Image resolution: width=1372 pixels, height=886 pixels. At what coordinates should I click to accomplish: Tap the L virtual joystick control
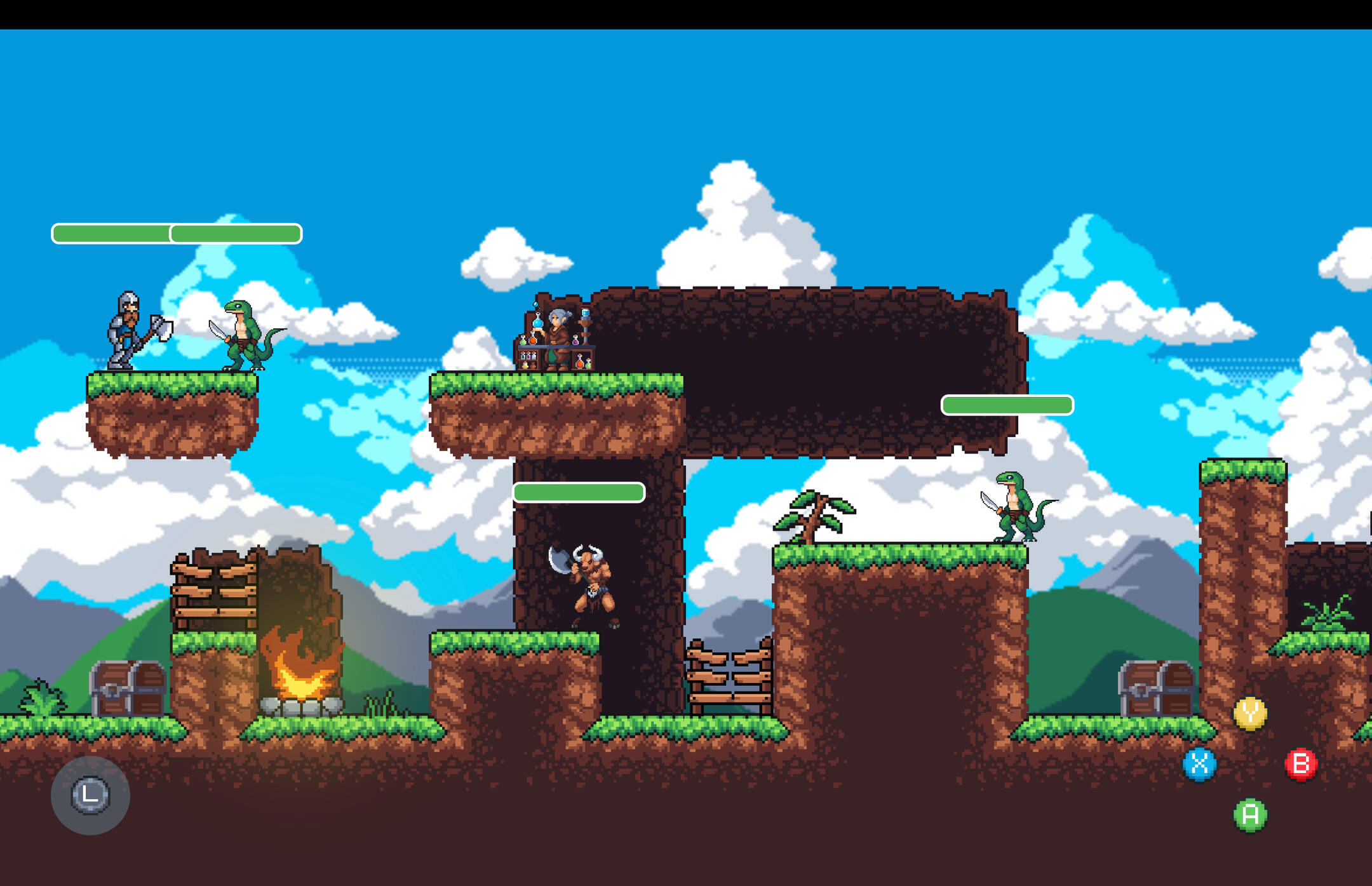coord(91,796)
